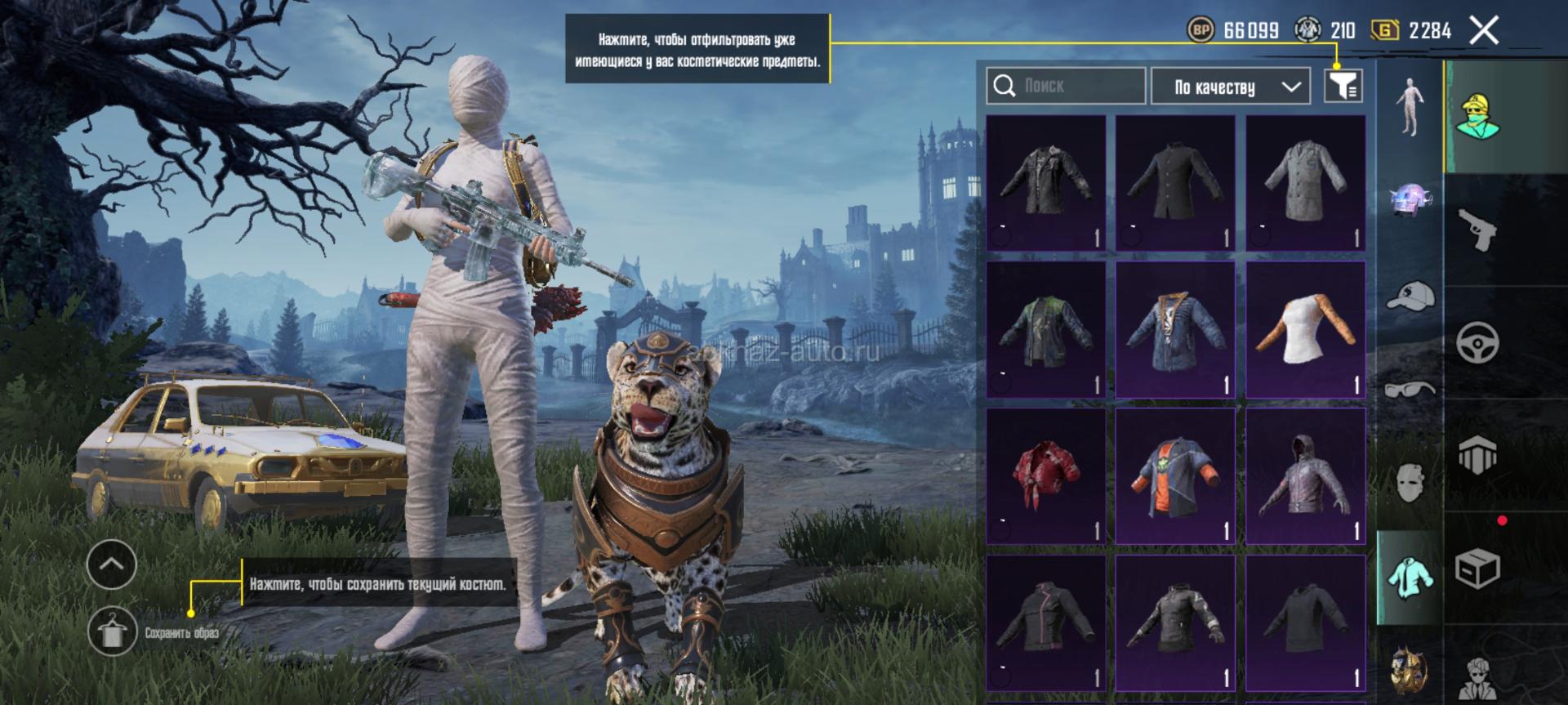Viewport: 1568px width, 705px height.
Task: Choose the long grey coat item
Action: tap(1305, 181)
